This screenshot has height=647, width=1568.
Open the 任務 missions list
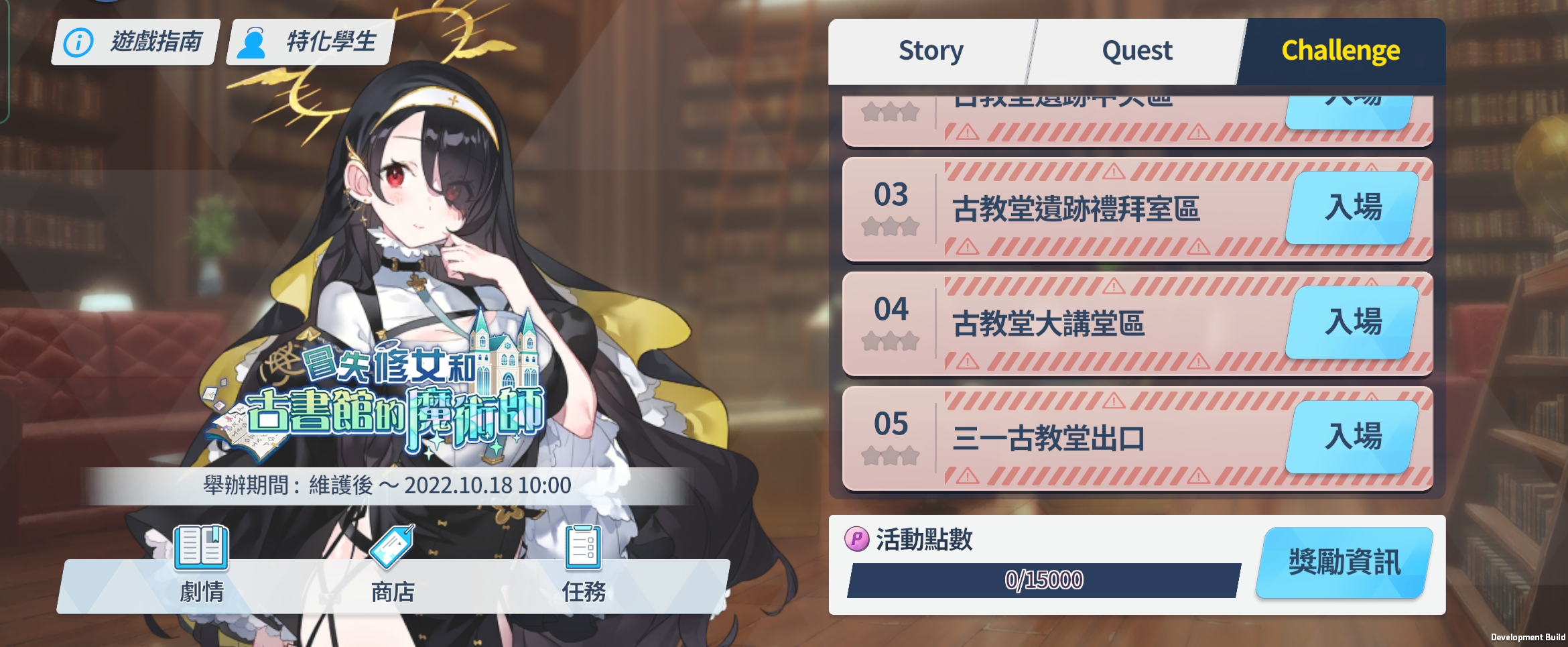pos(584,565)
